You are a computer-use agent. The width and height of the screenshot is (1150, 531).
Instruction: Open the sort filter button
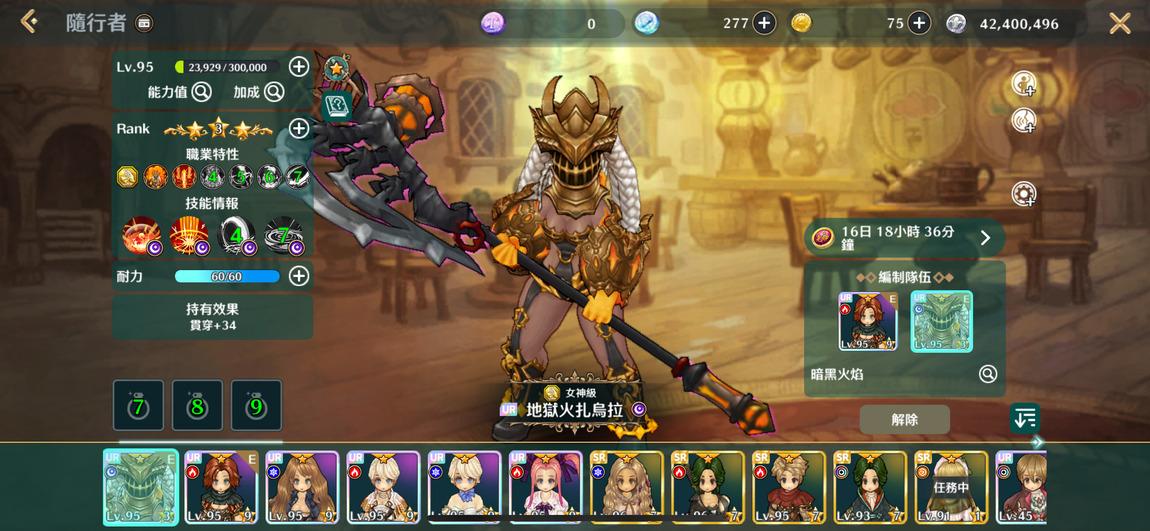click(x=1025, y=418)
